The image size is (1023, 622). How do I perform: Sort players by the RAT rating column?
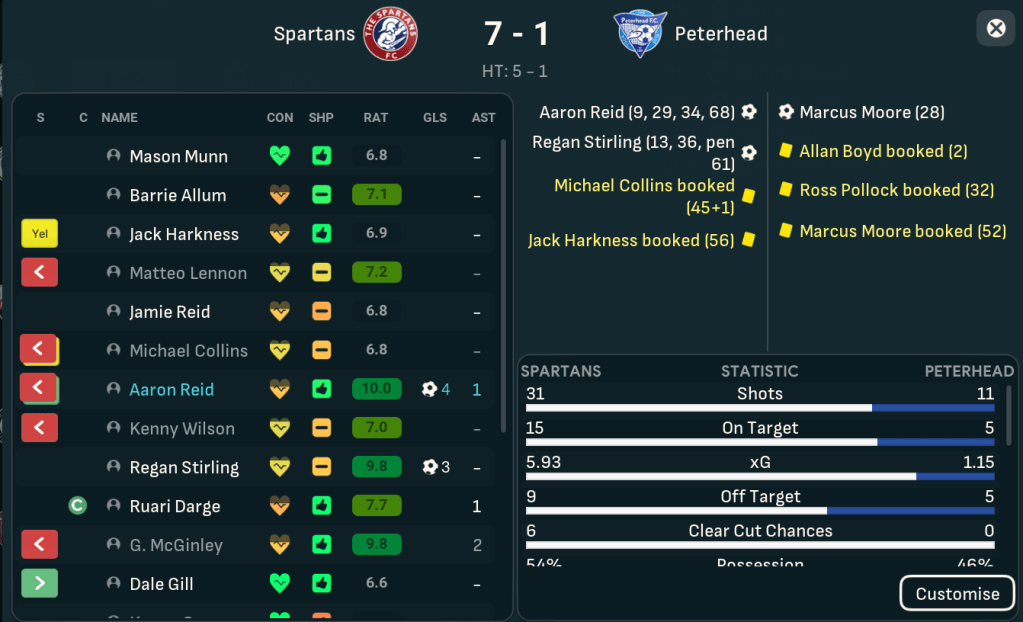coord(376,118)
